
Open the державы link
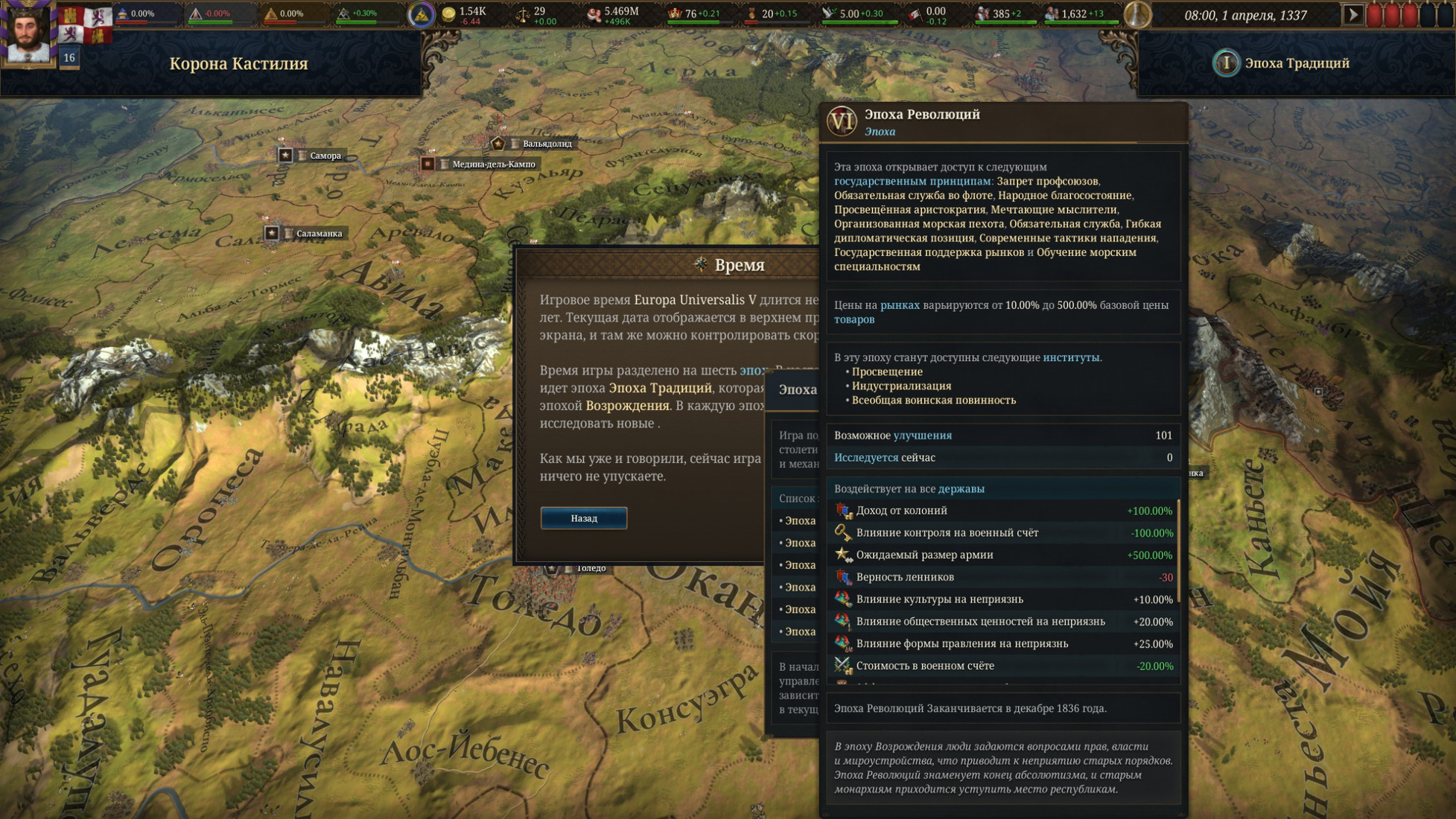coord(961,489)
